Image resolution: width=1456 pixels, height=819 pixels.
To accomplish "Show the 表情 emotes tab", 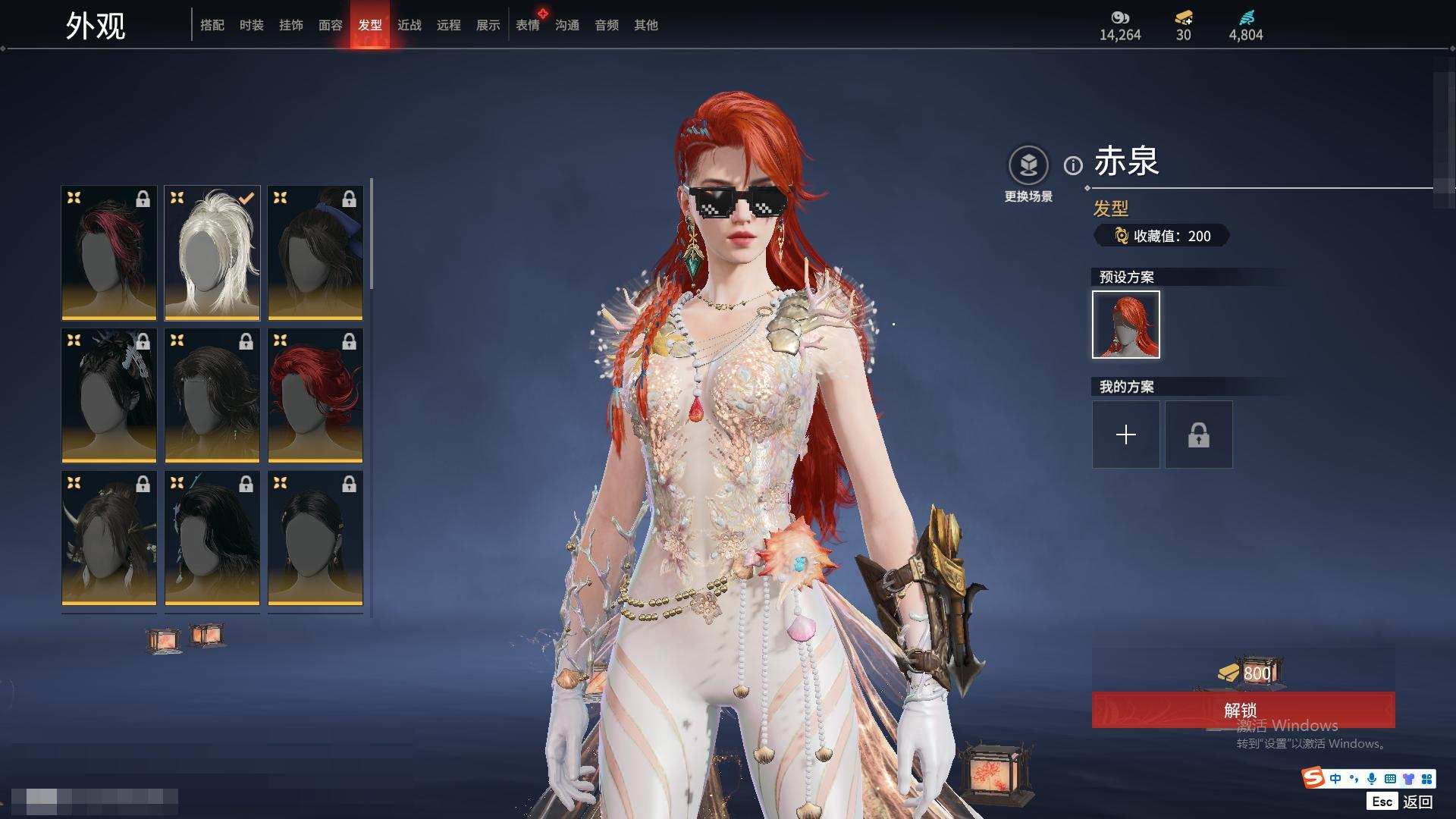I will [527, 25].
